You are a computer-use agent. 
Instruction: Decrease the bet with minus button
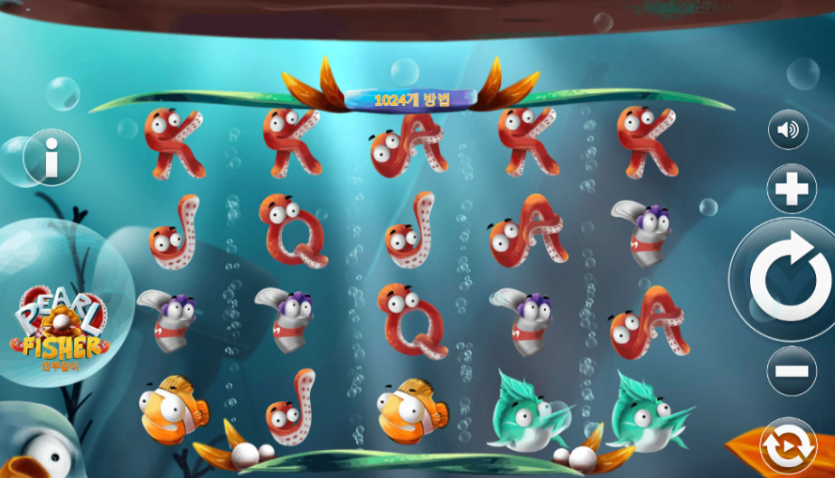point(791,371)
